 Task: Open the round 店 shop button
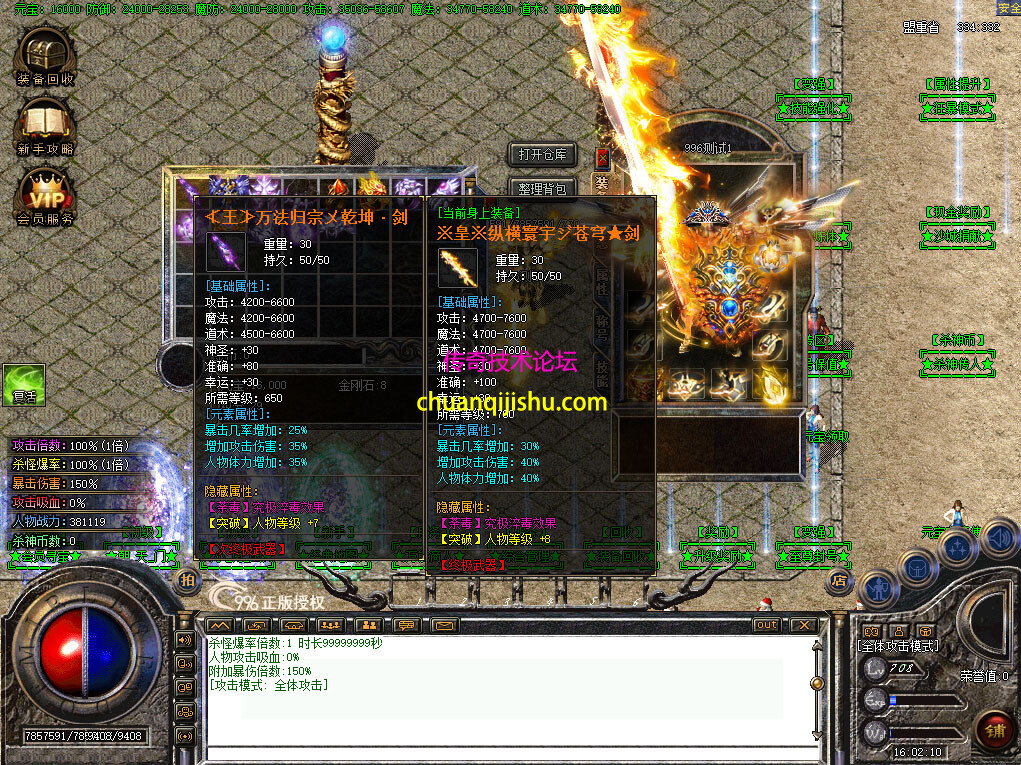pyautogui.click(x=840, y=579)
